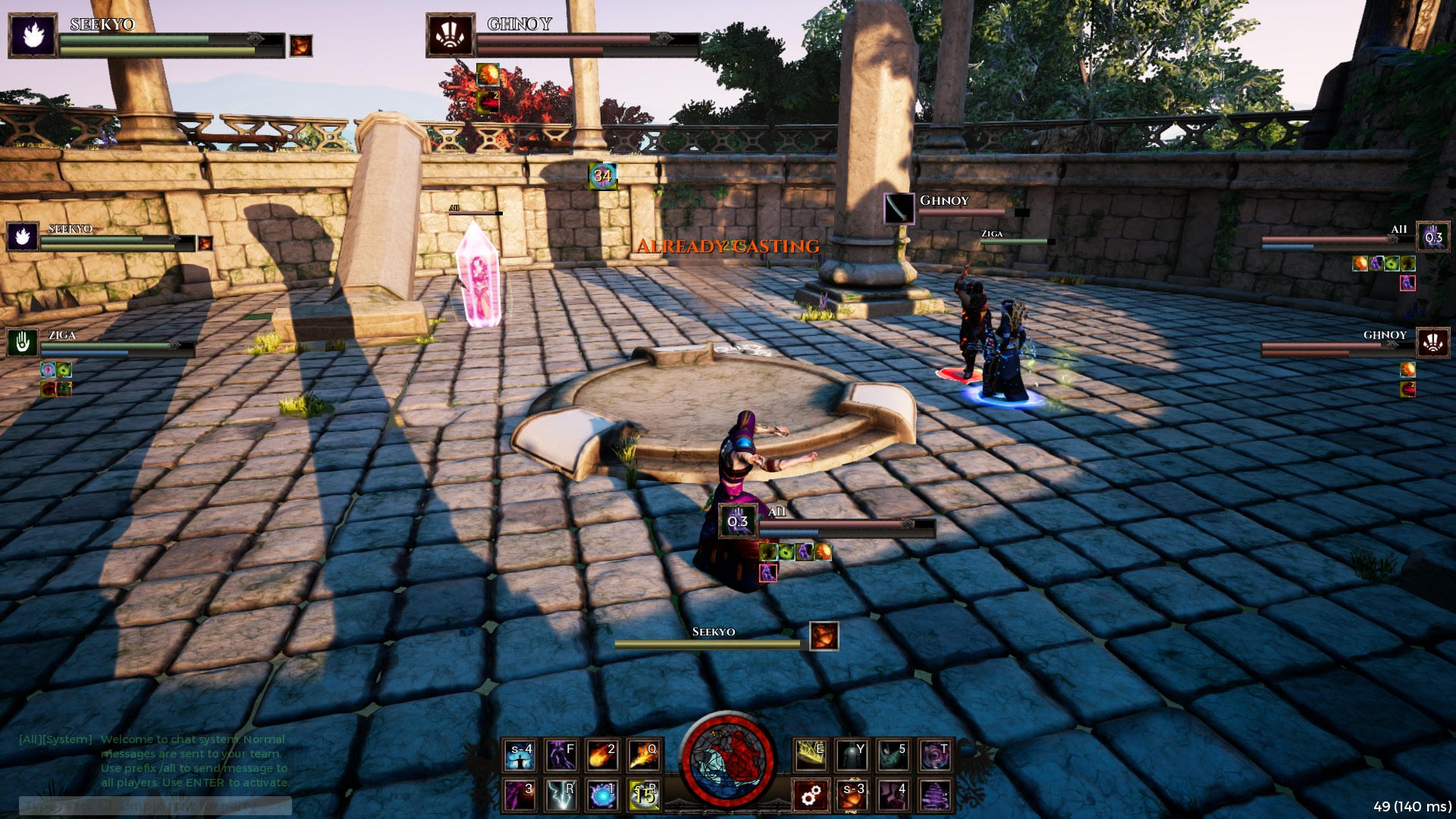Use the s-R ability showing 15 charges

[x=642, y=794]
